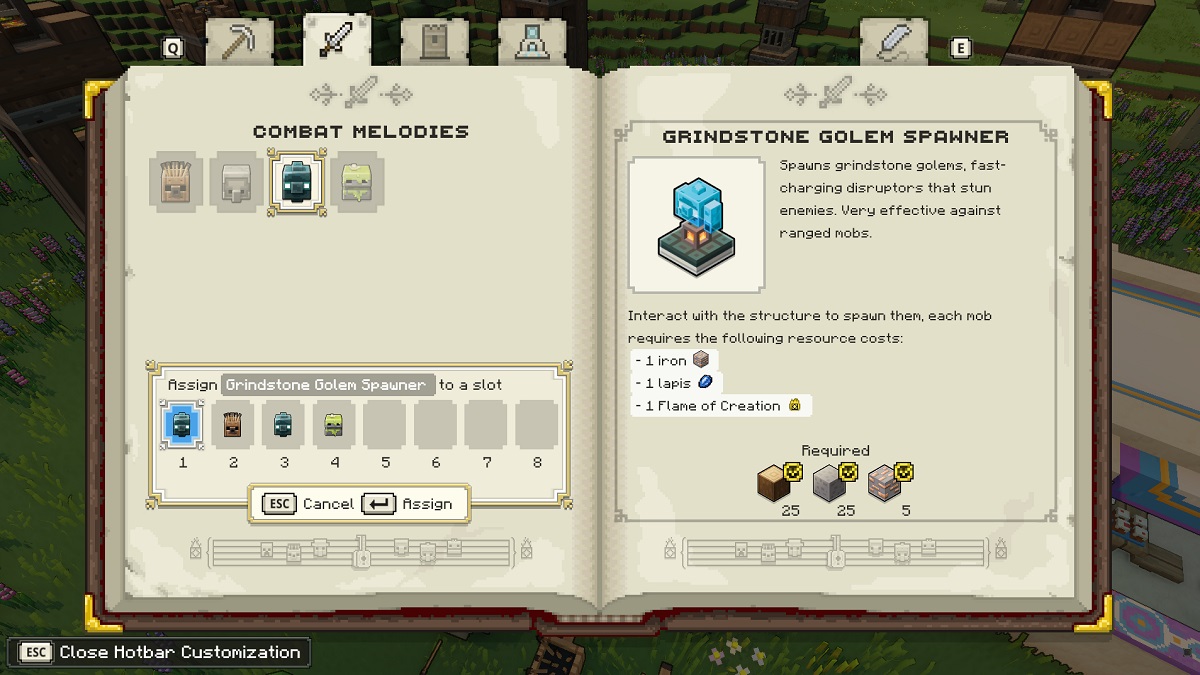Choose hotbar slot 2 with plank golem
This screenshot has width=1200, height=675.
point(234,425)
